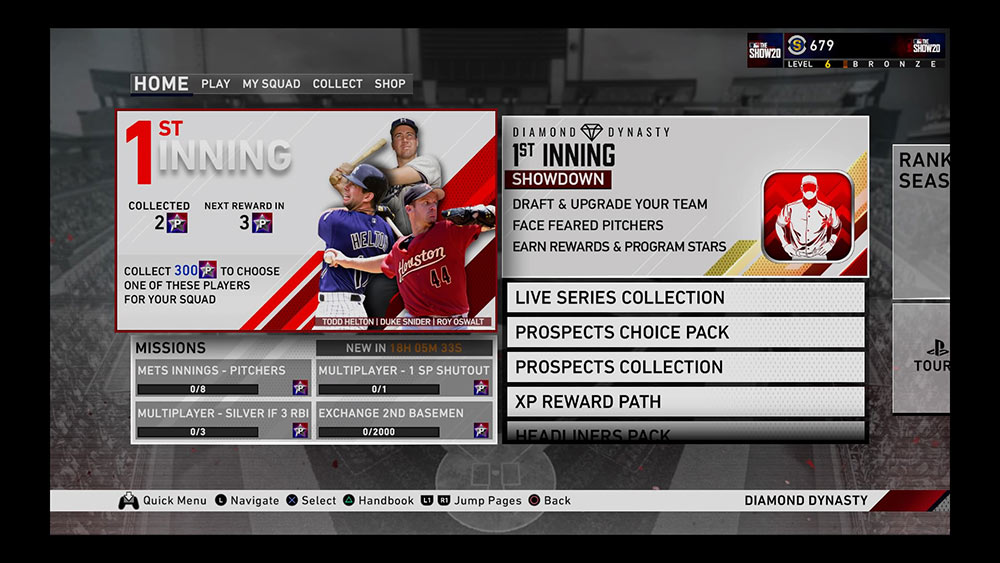1000x563 pixels.
Task: Switch to the HOME tab
Action: (161, 84)
